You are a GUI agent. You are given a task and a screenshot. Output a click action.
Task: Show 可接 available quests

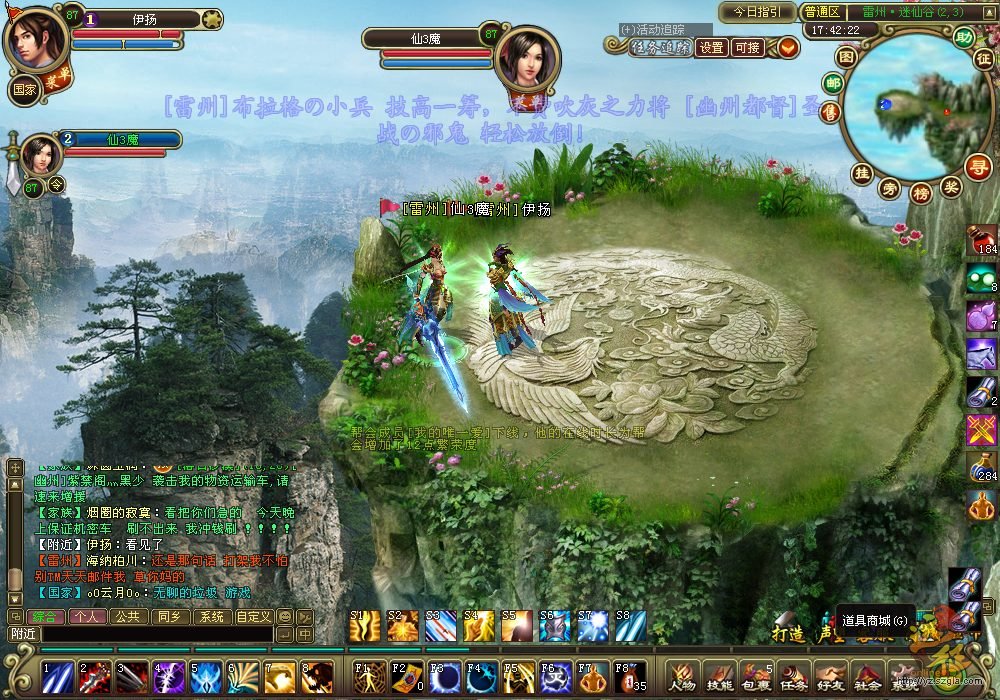click(x=746, y=47)
